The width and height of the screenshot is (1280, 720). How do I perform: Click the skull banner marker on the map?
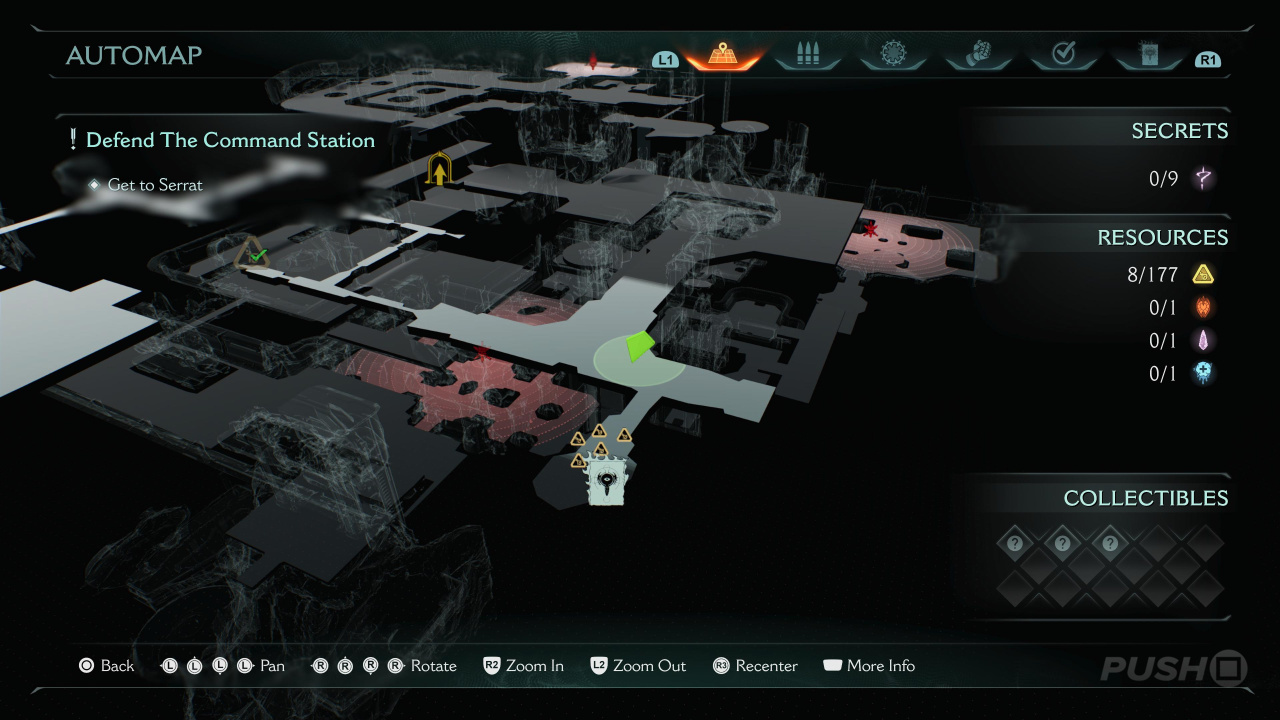[x=607, y=482]
